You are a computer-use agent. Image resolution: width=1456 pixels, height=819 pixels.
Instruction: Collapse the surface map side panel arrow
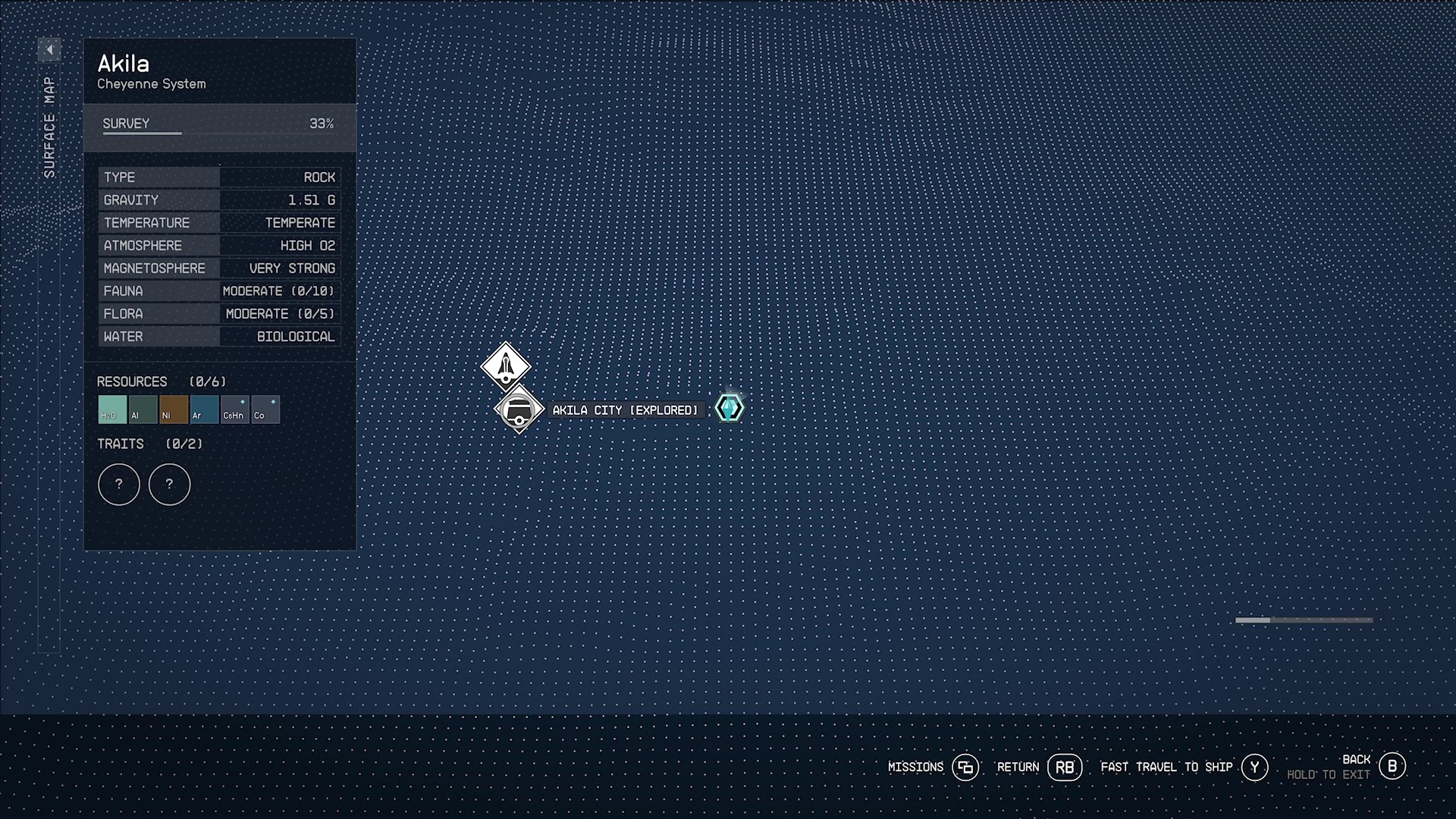pyautogui.click(x=49, y=50)
